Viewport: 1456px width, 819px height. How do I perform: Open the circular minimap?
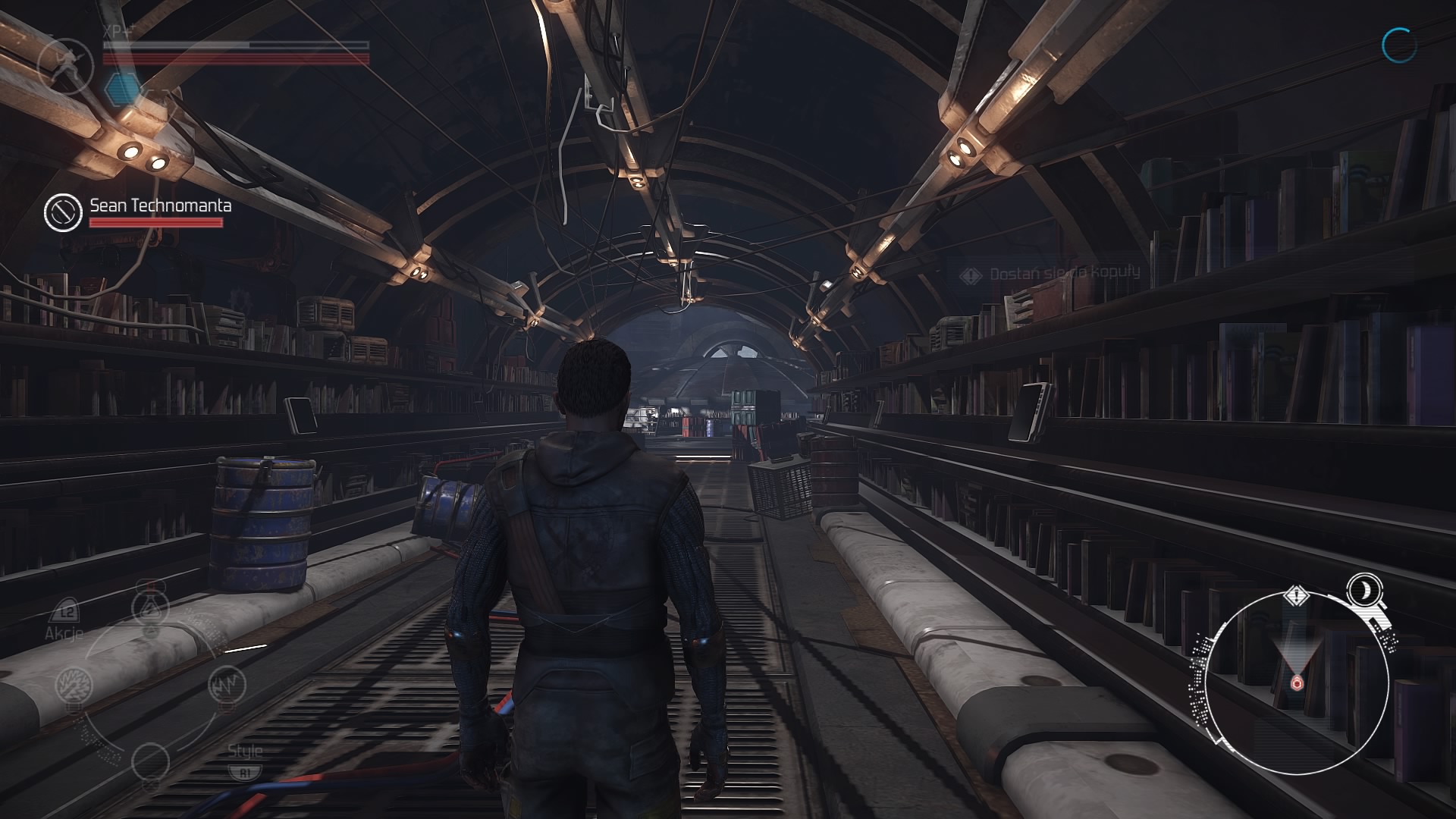[x=1297, y=684]
